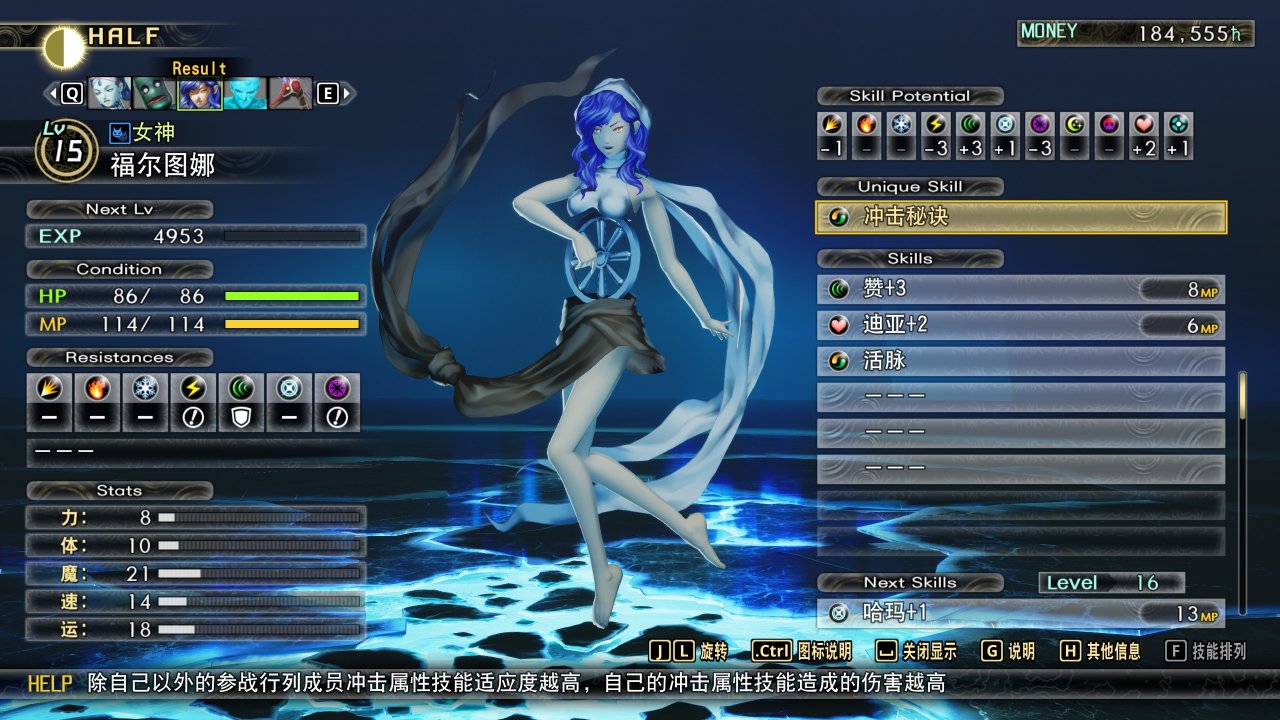The image size is (1280, 720).
Task: Click the 技能排列 skill sort option
Action: pos(1207,652)
